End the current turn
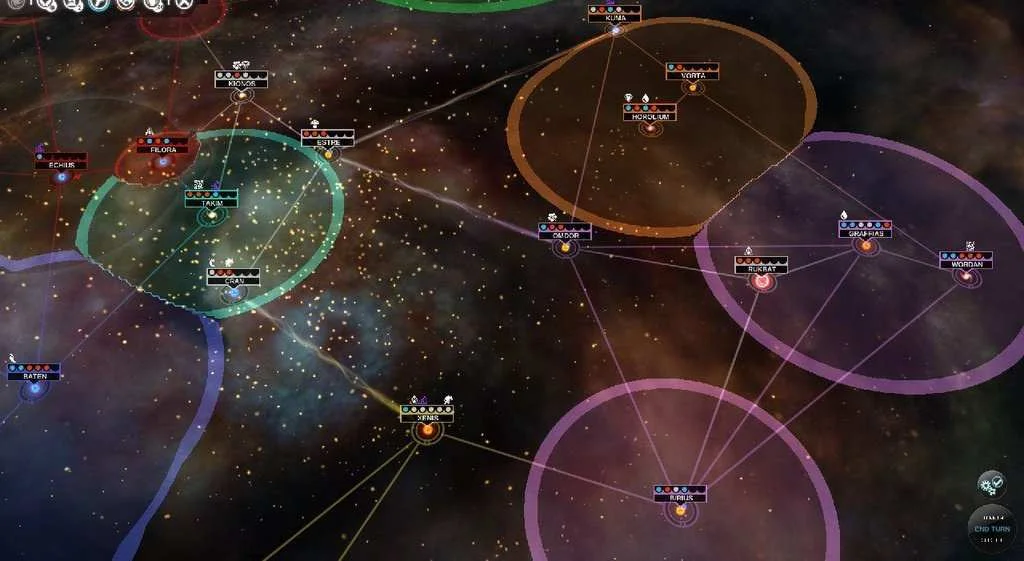The image size is (1024, 561). pyautogui.click(x=991, y=527)
